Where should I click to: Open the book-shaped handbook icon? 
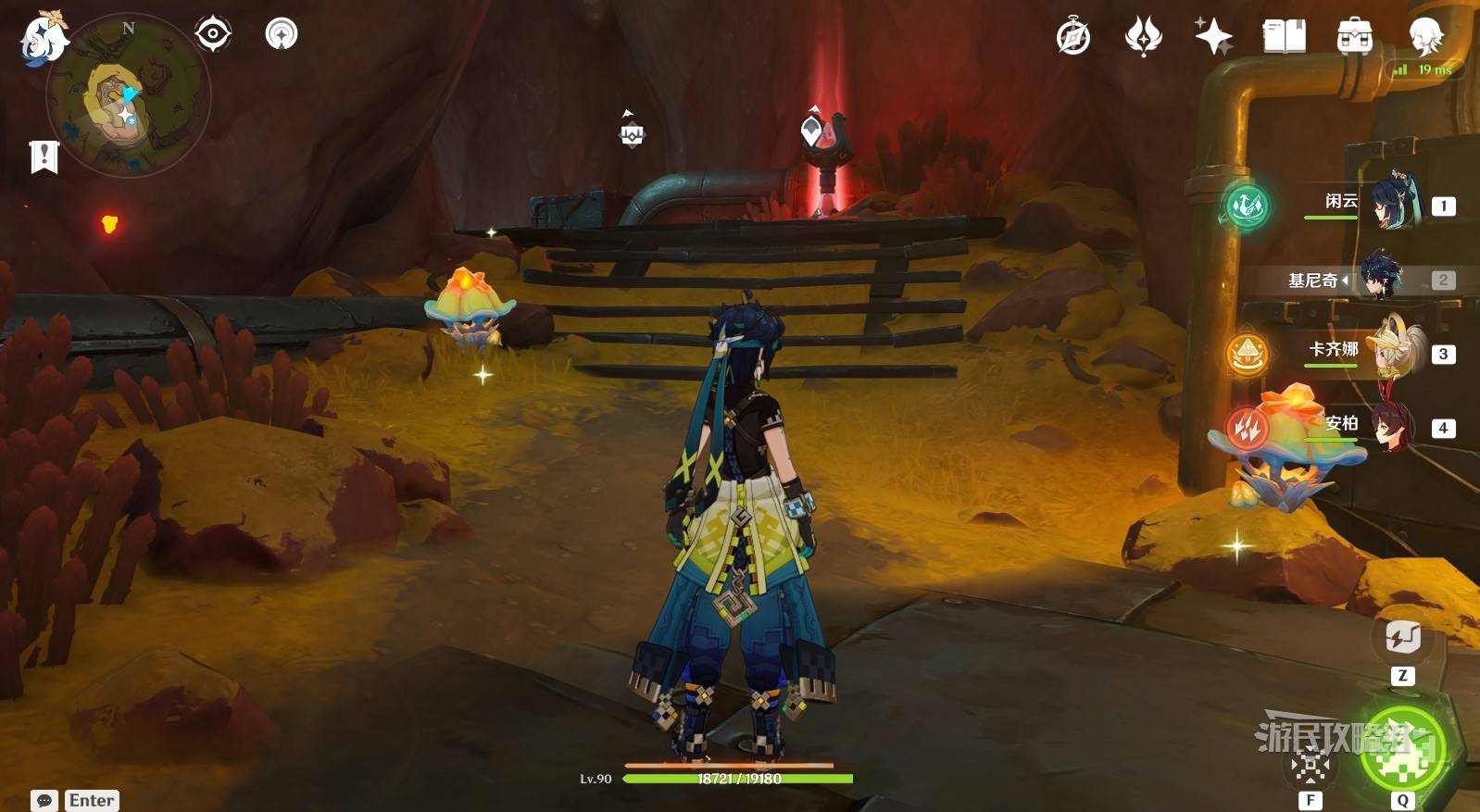click(x=1285, y=37)
